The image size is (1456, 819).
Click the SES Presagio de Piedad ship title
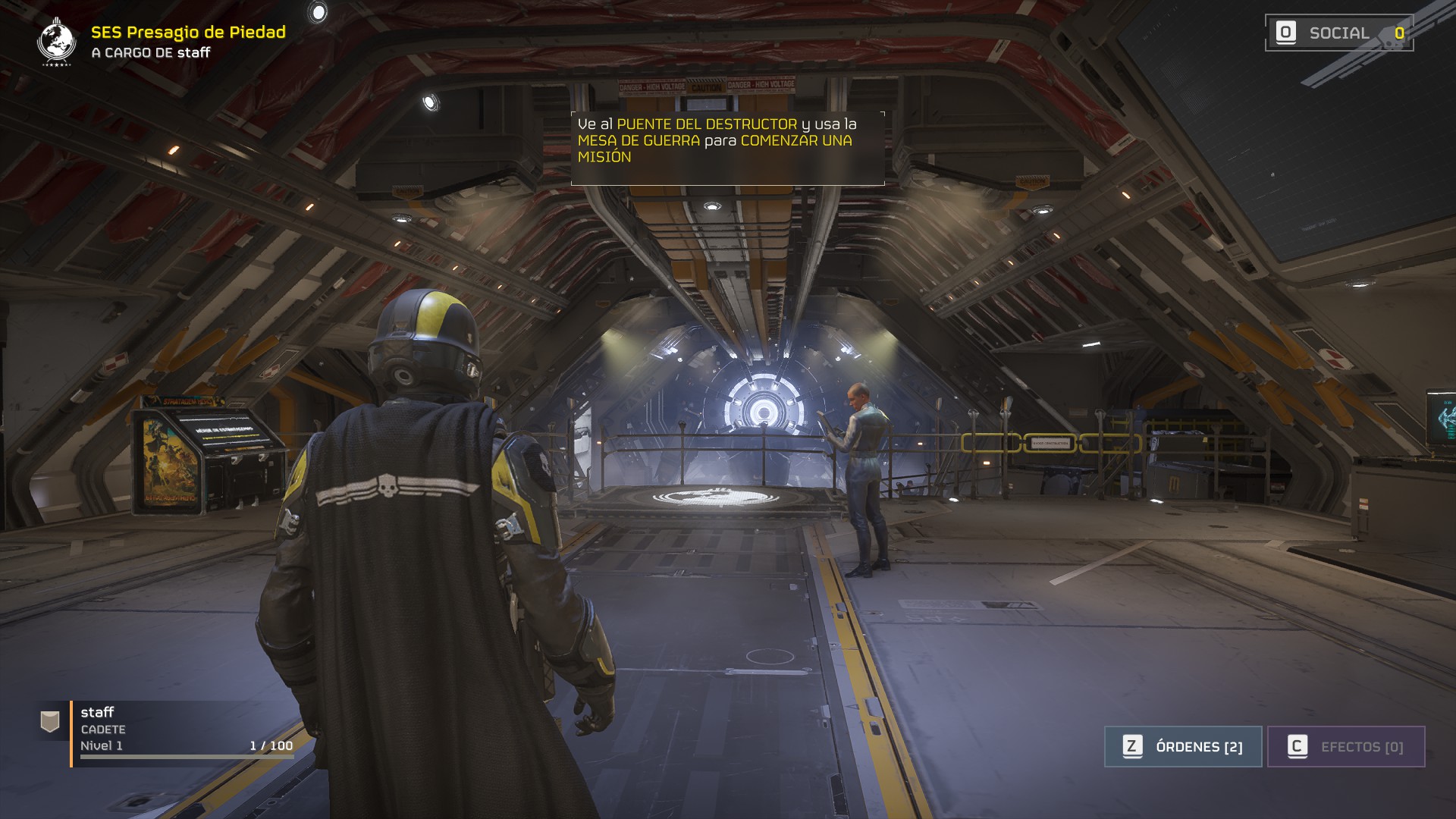click(x=188, y=32)
